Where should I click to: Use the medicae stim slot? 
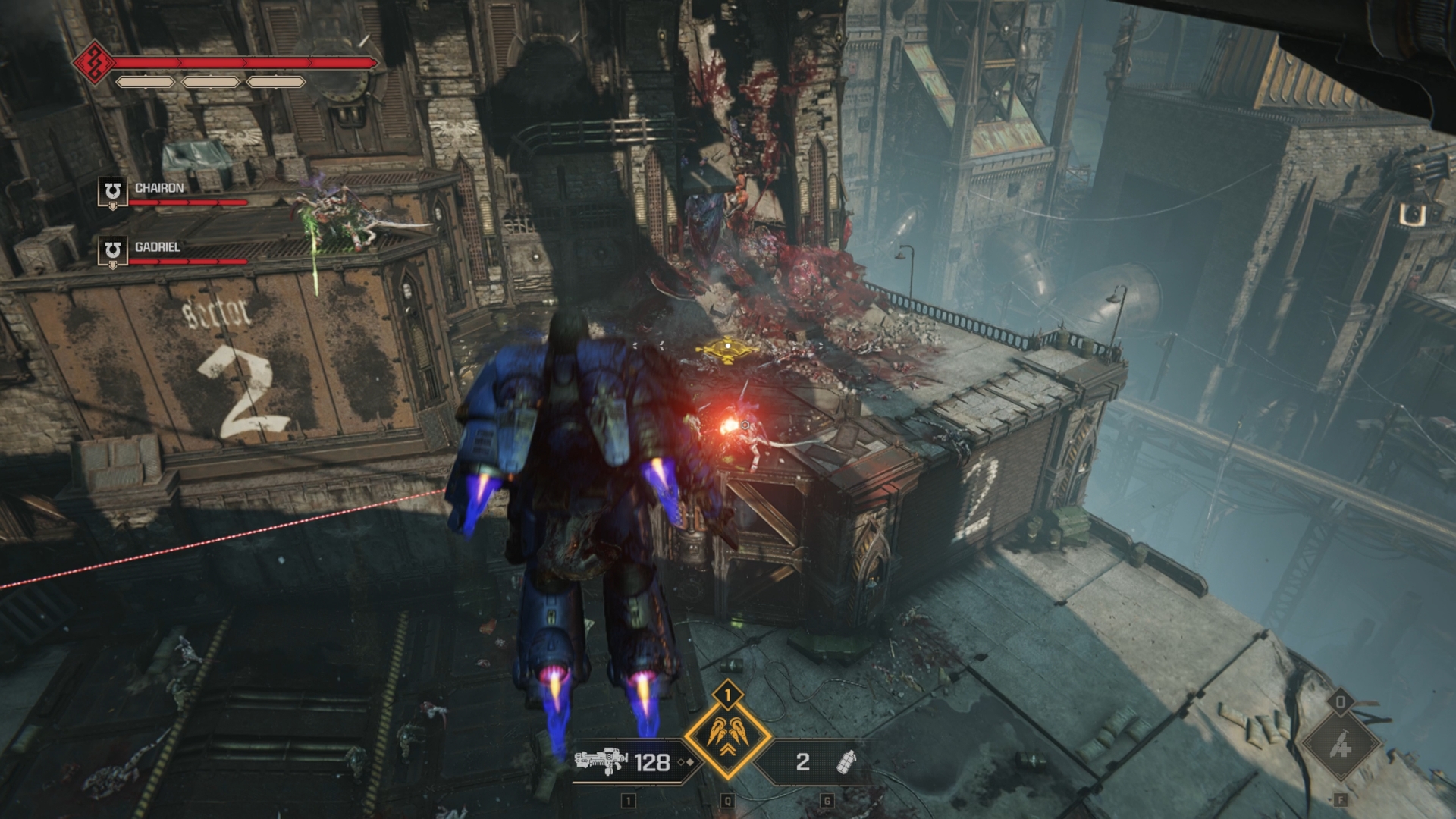pos(1340,745)
